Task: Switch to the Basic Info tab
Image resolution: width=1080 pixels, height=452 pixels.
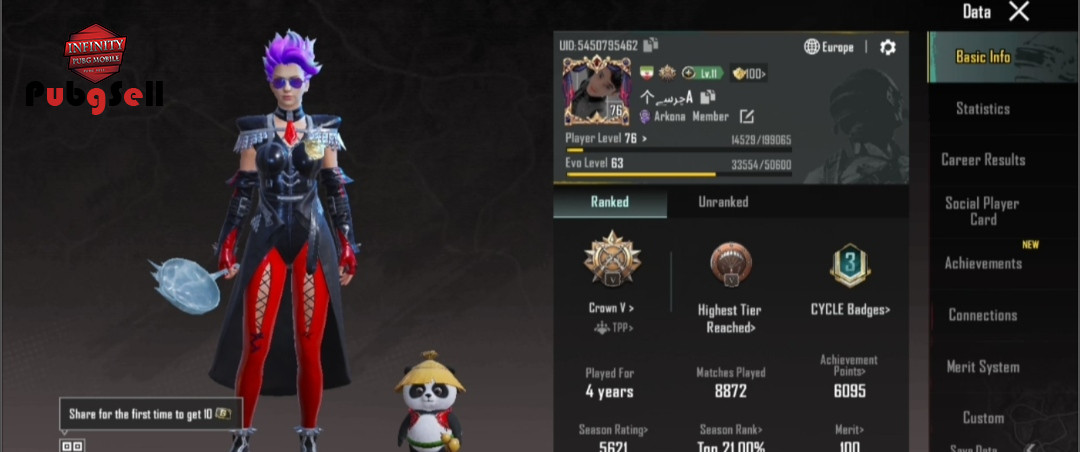Action: tap(983, 57)
